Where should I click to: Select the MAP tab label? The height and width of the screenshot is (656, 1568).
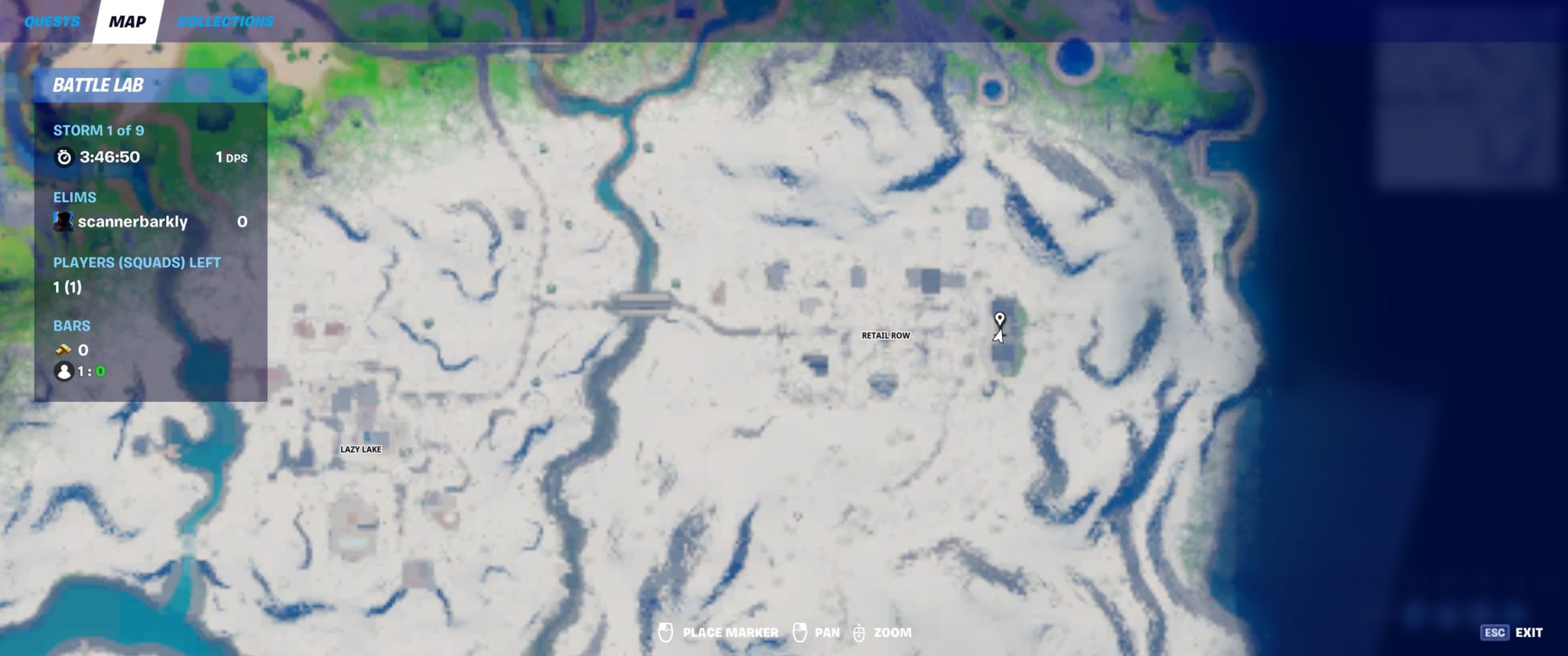(x=126, y=21)
